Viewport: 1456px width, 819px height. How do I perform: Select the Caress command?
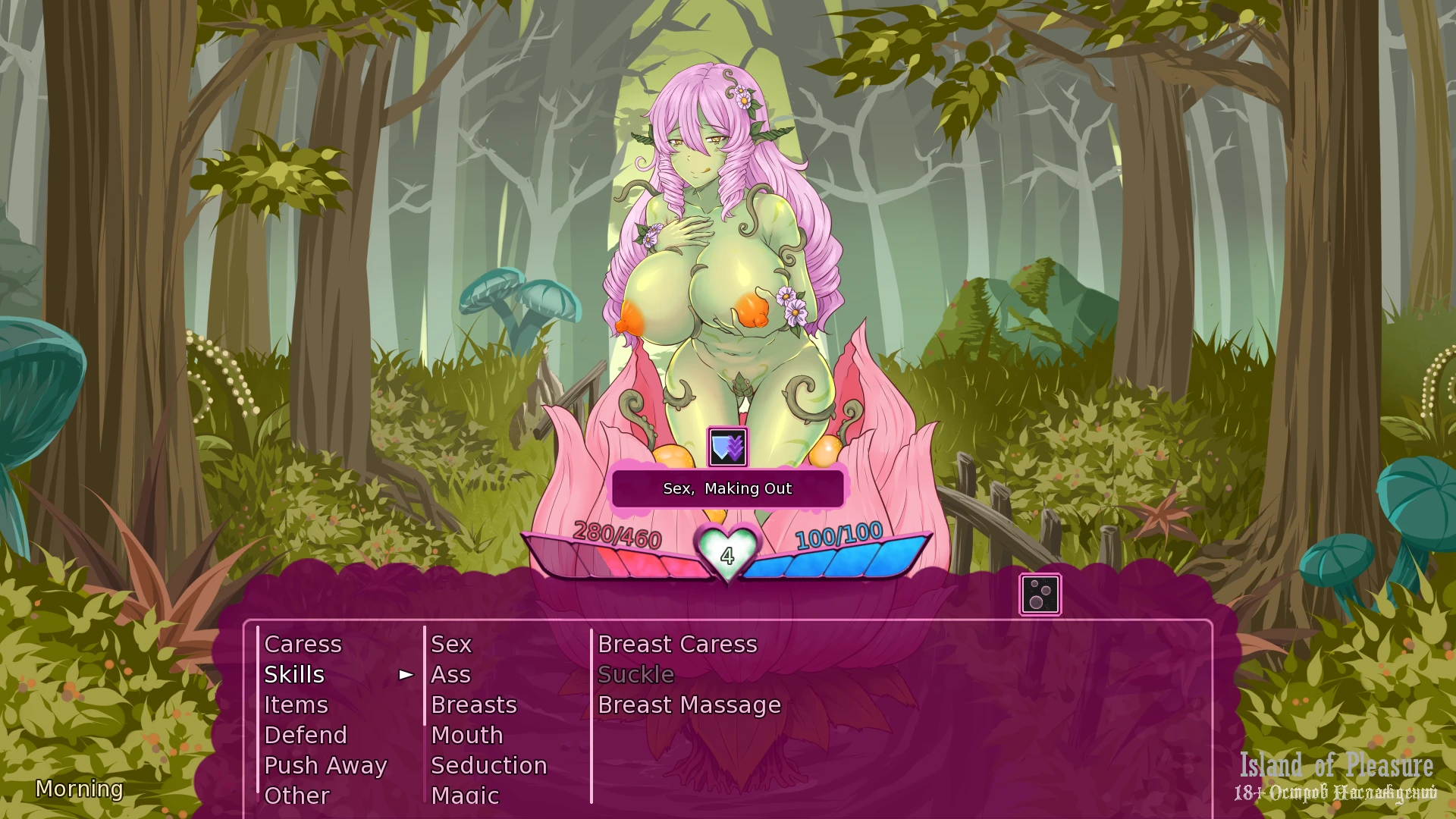coord(303,644)
